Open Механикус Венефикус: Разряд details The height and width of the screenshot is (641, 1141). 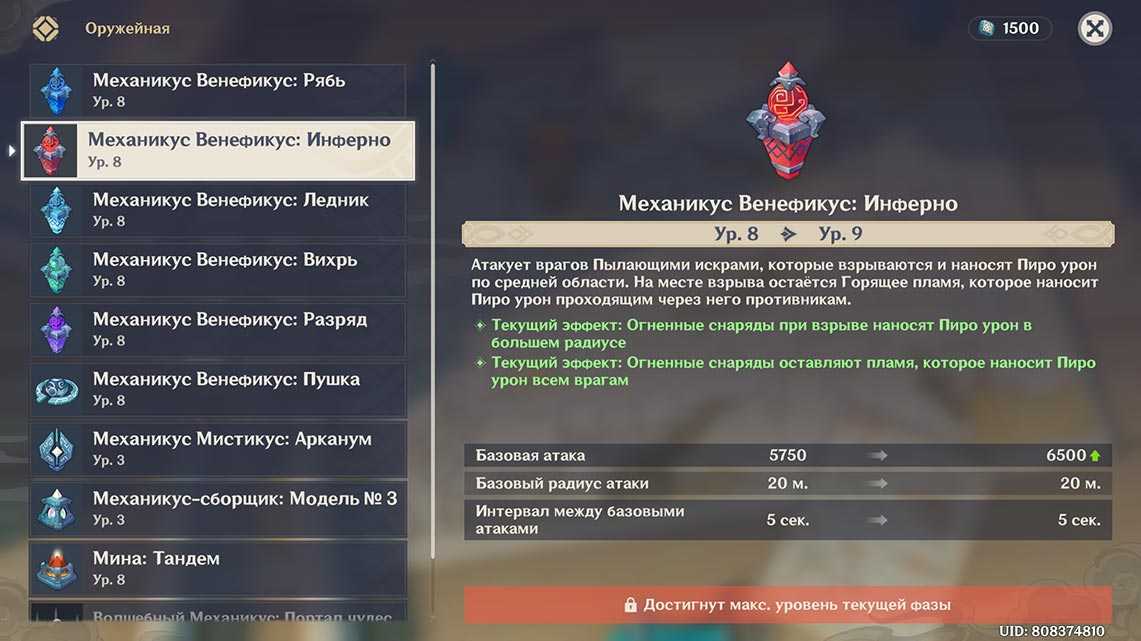pyautogui.click(x=218, y=330)
